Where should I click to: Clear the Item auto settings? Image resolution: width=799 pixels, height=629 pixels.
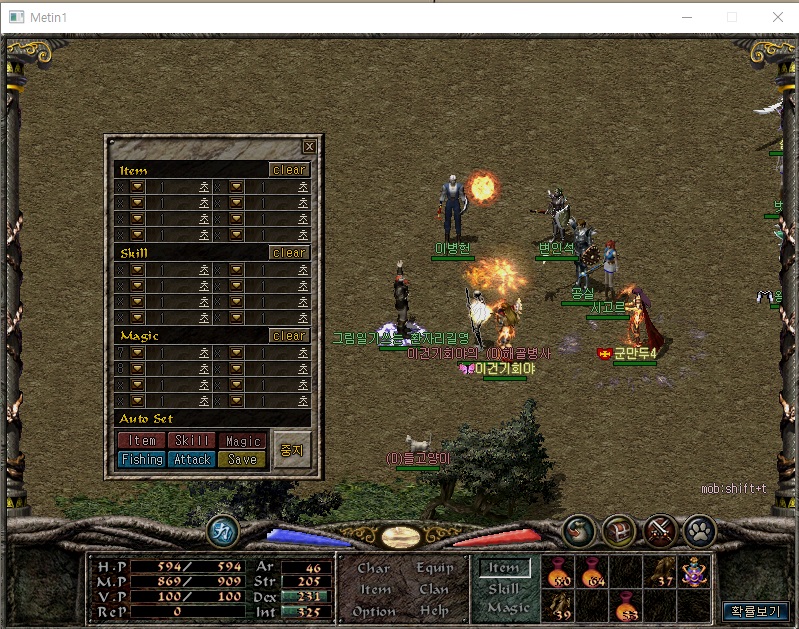point(289,170)
